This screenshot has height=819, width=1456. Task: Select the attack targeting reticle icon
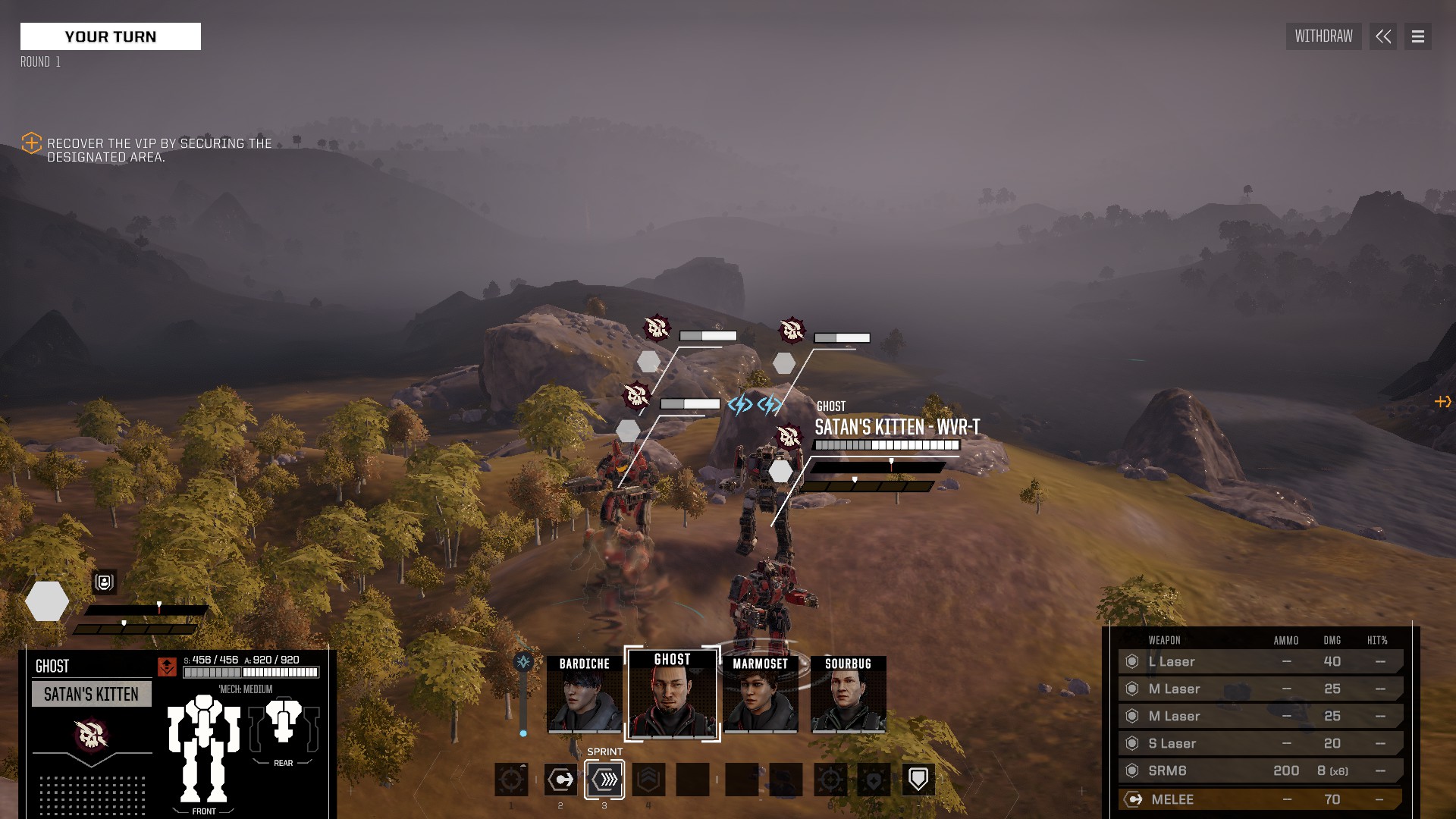click(x=513, y=780)
